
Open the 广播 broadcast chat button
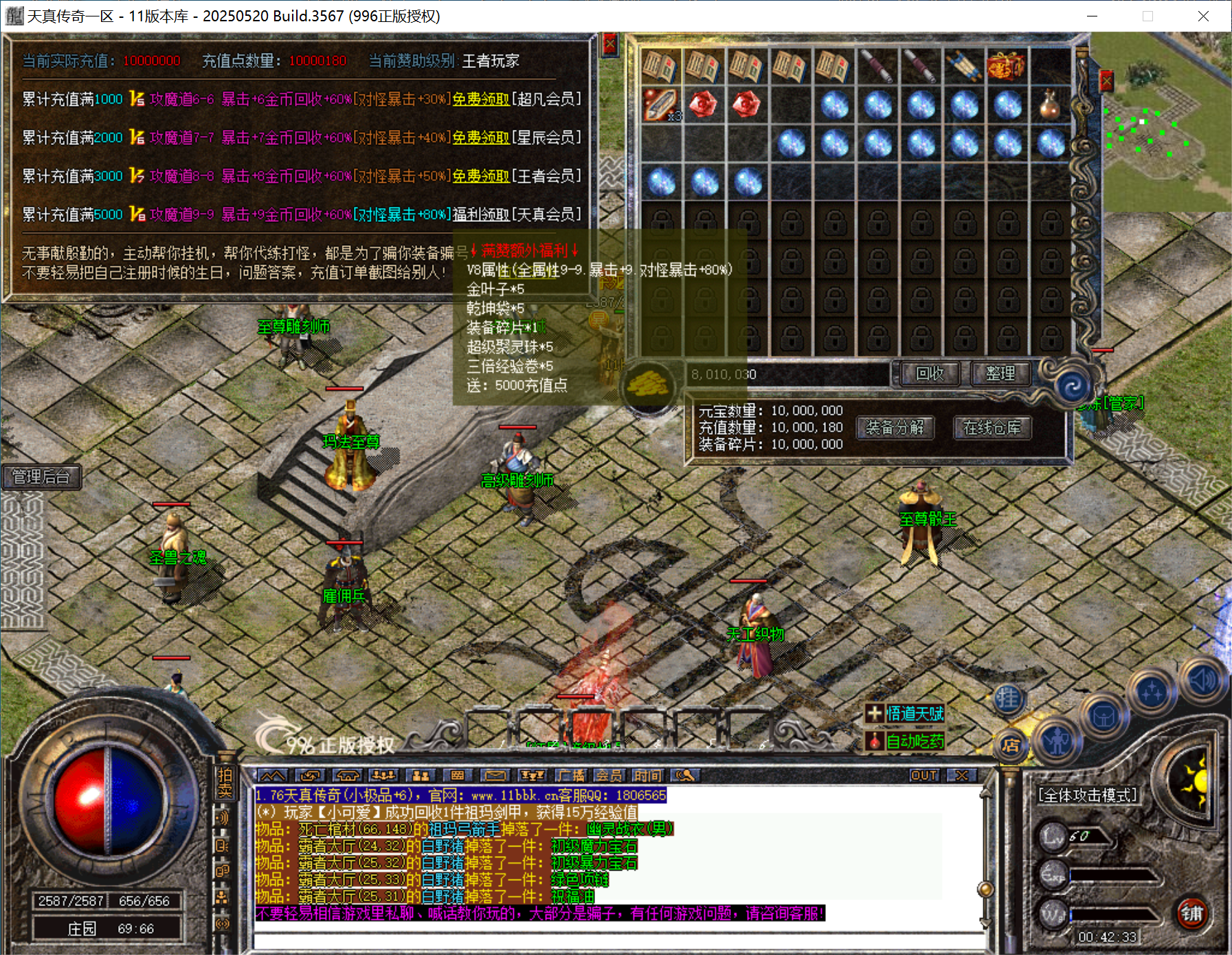[572, 776]
